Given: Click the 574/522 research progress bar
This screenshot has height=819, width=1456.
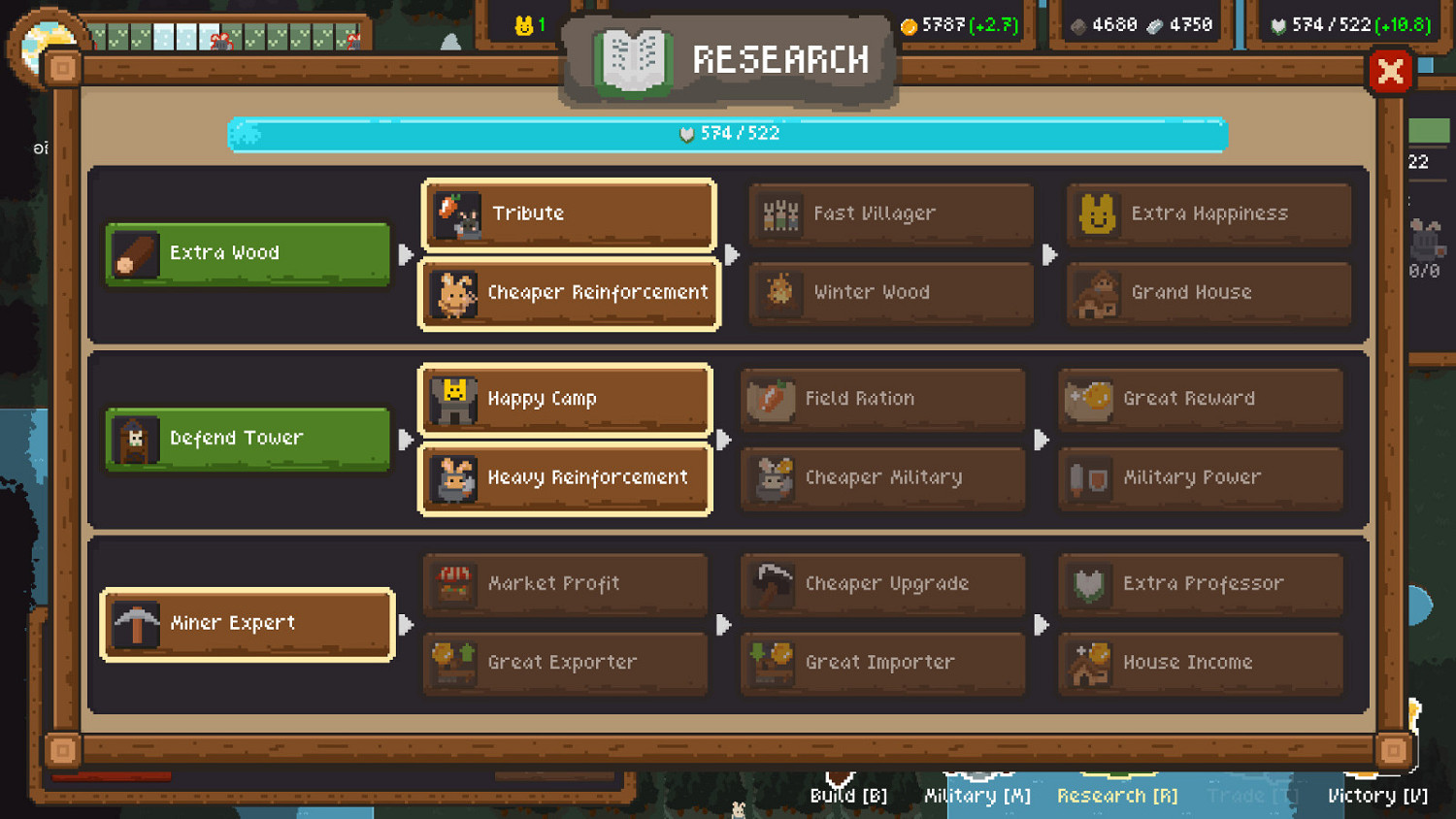Looking at the screenshot, I should [728, 136].
